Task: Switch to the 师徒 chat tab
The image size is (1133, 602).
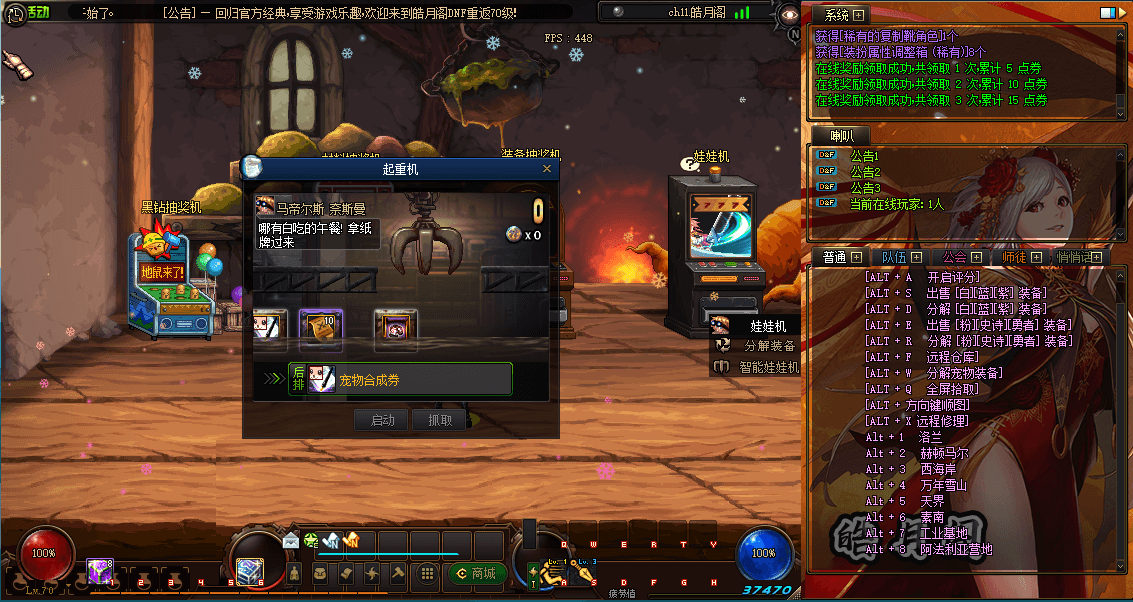Action: pos(1013,257)
